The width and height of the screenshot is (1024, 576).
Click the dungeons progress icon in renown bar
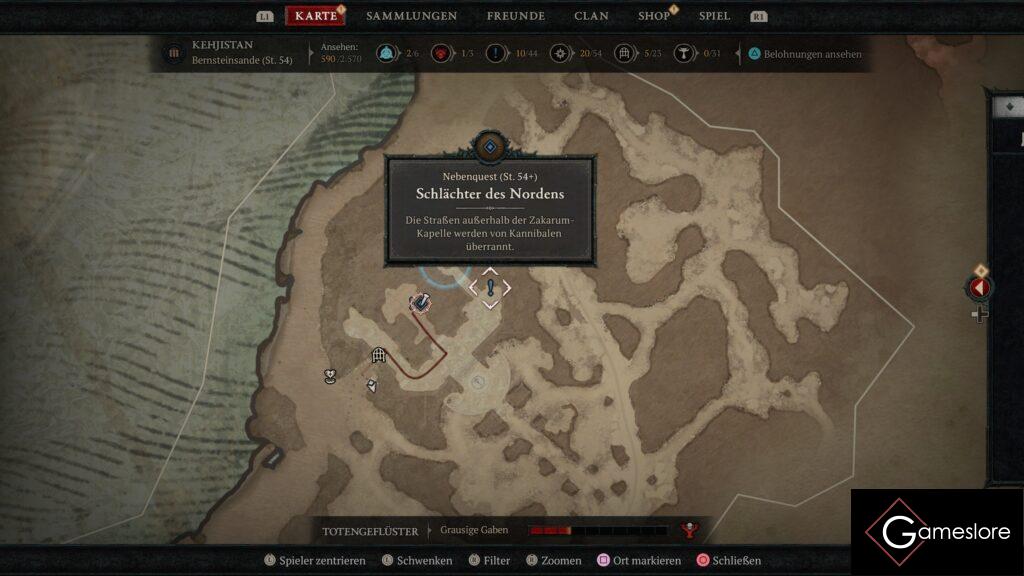[624, 54]
